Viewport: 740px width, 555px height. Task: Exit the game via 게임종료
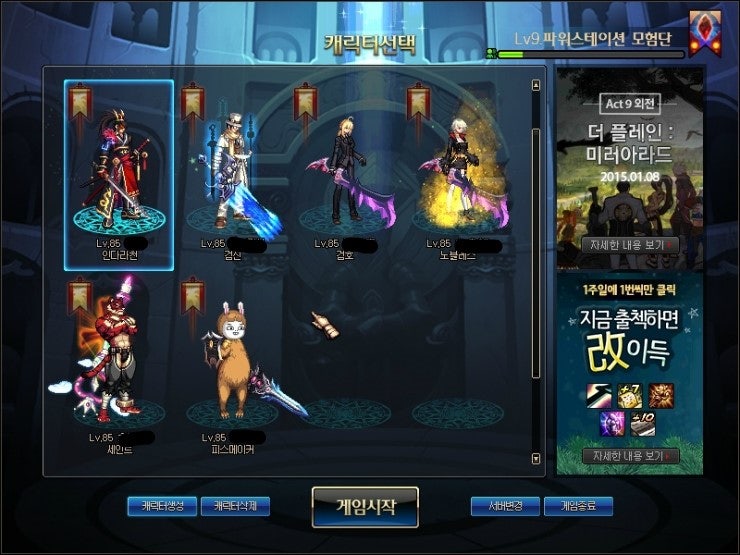(578, 506)
